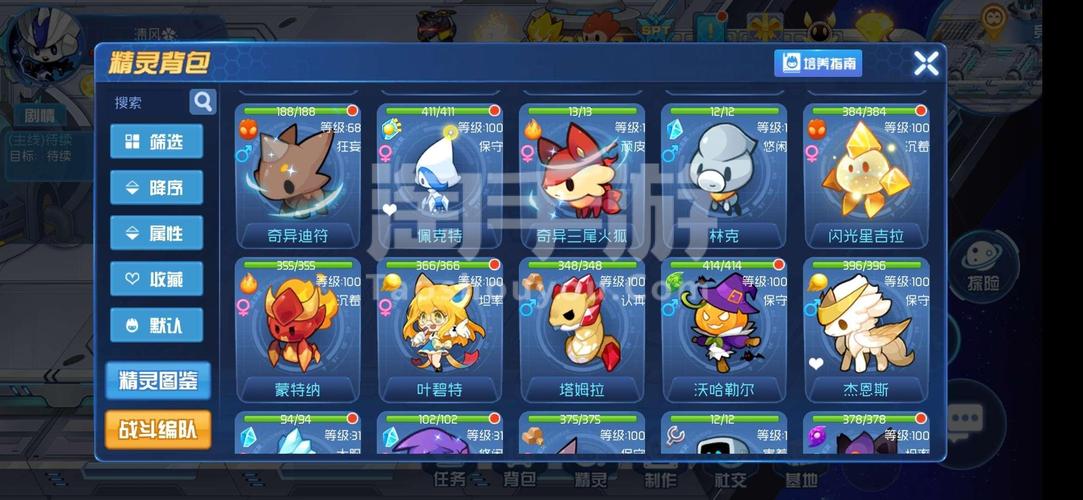Select the 默认 default sorting
Image resolution: width=1083 pixels, height=500 pixels.
click(156, 325)
